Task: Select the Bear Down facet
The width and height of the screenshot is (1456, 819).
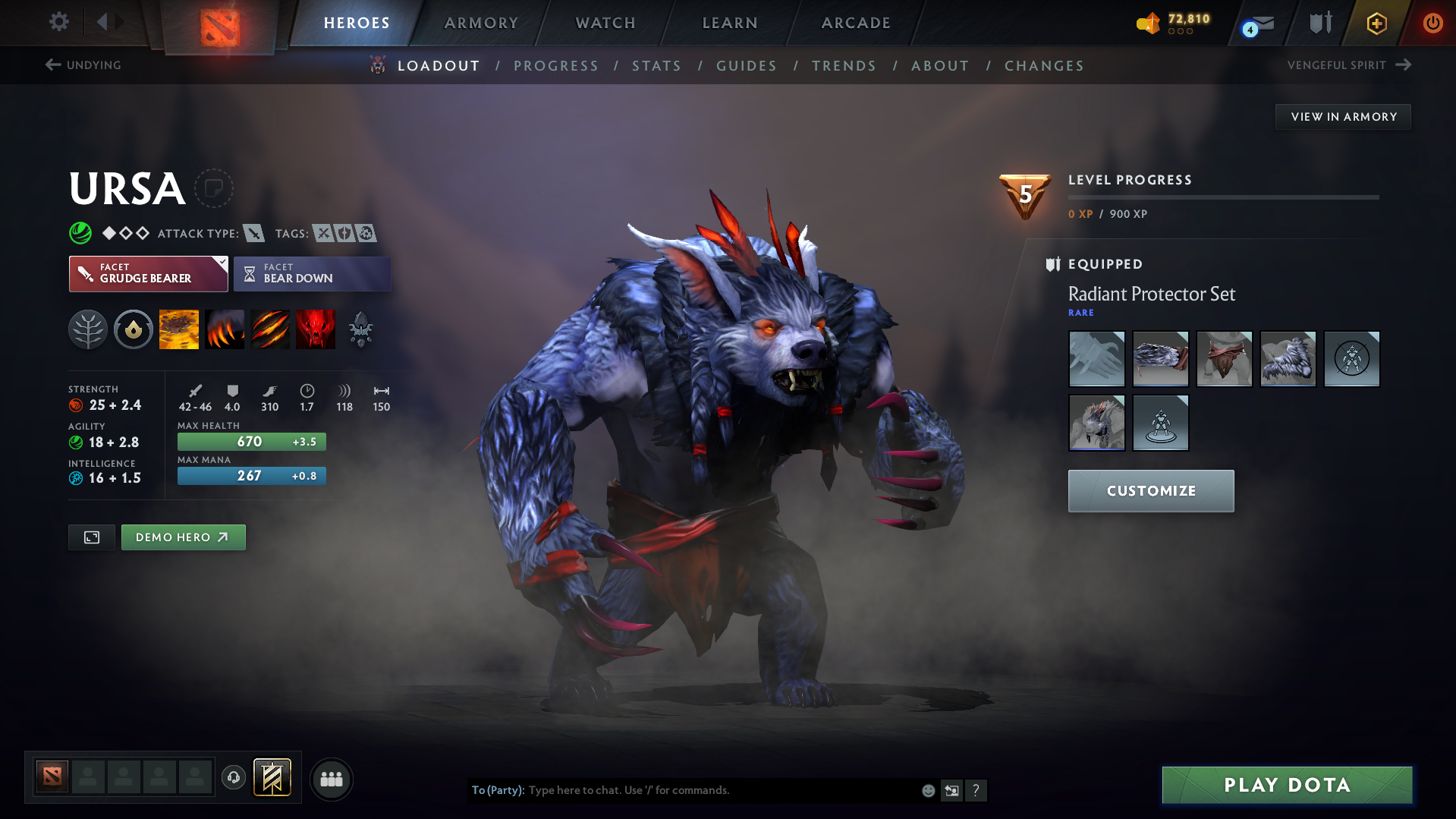Action: (312, 273)
